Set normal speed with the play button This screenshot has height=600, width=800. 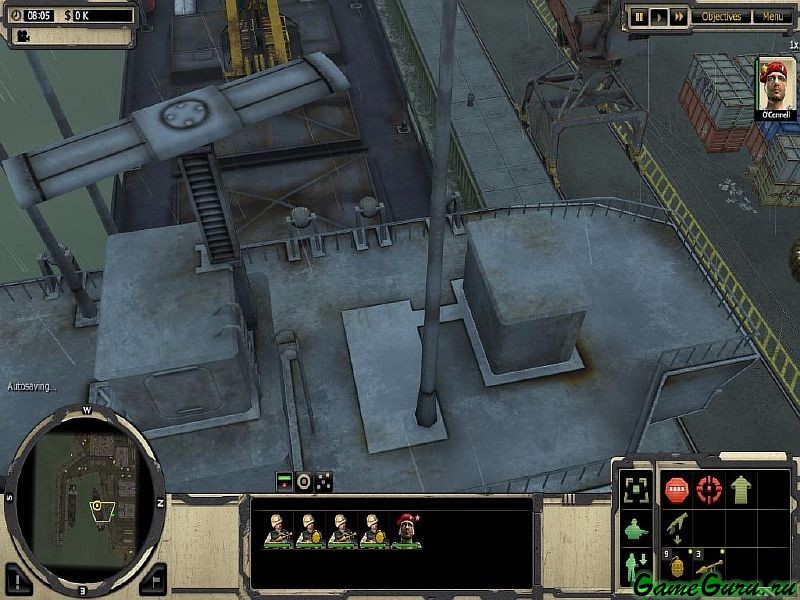tap(658, 16)
